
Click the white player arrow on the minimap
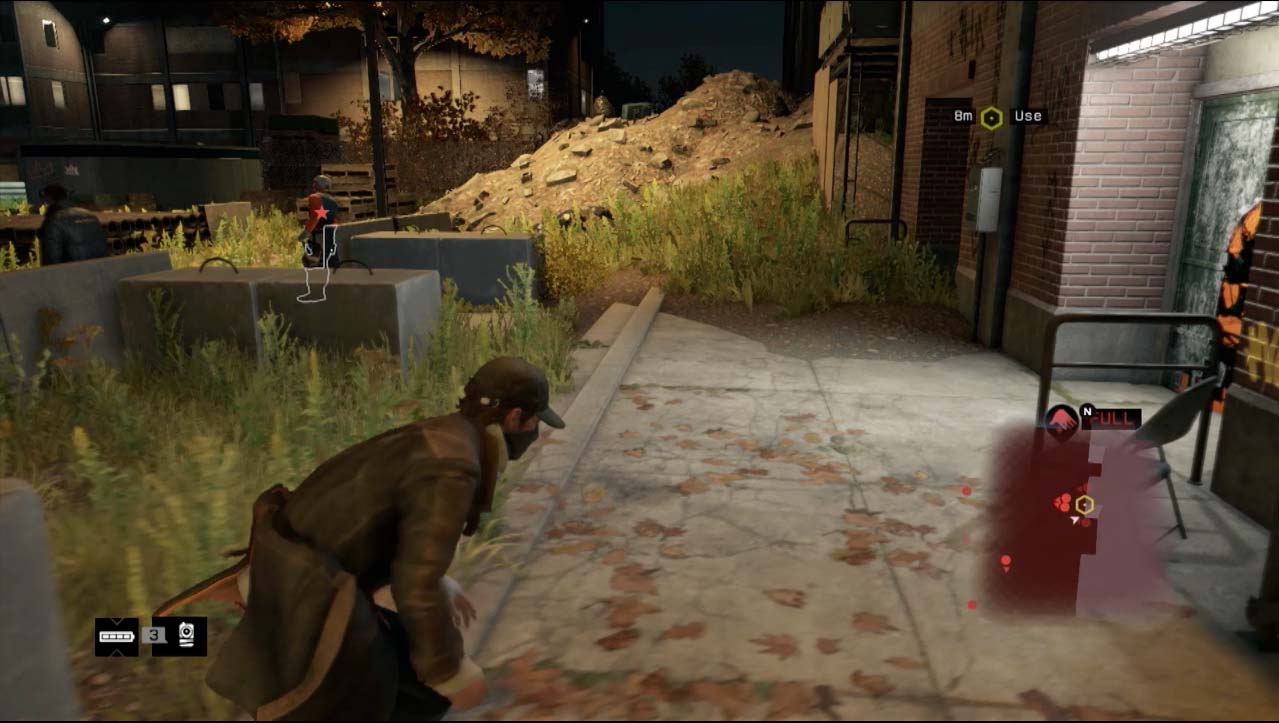[1074, 520]
